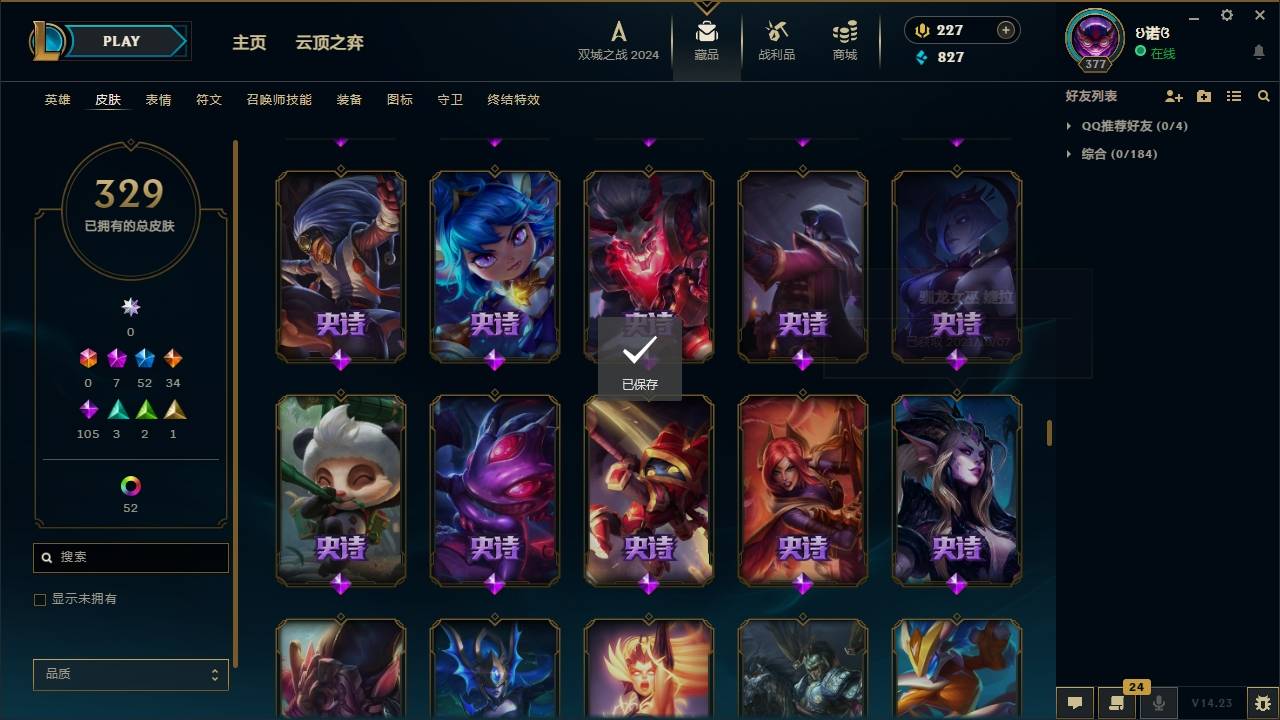
Task: Select the 守卫 collection tab
Action: [449, 100]
